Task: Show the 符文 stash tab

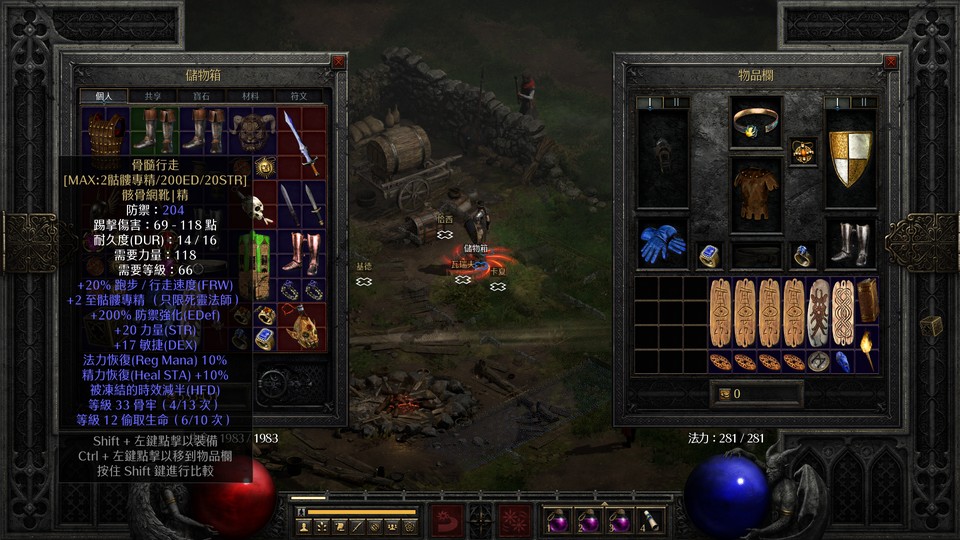Action: click(299, 96)
